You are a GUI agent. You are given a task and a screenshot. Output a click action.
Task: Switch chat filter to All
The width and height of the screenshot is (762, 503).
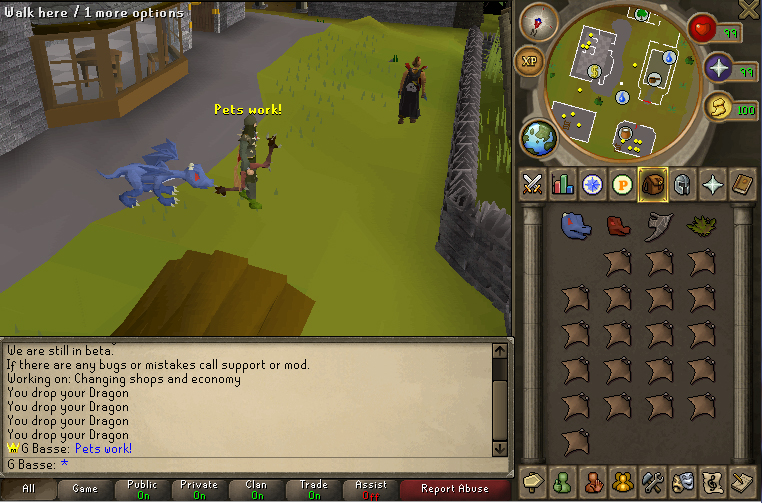tap(28, 489)
